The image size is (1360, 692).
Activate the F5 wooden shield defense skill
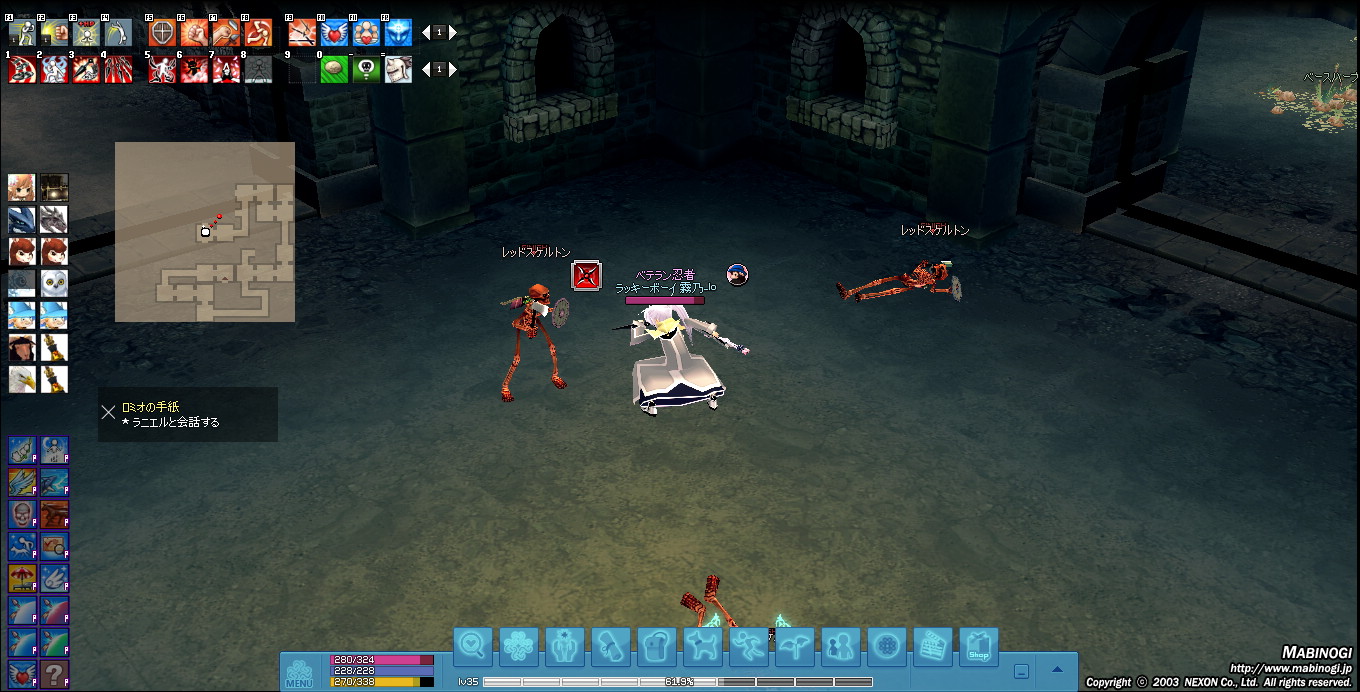(x=162, y=33)
